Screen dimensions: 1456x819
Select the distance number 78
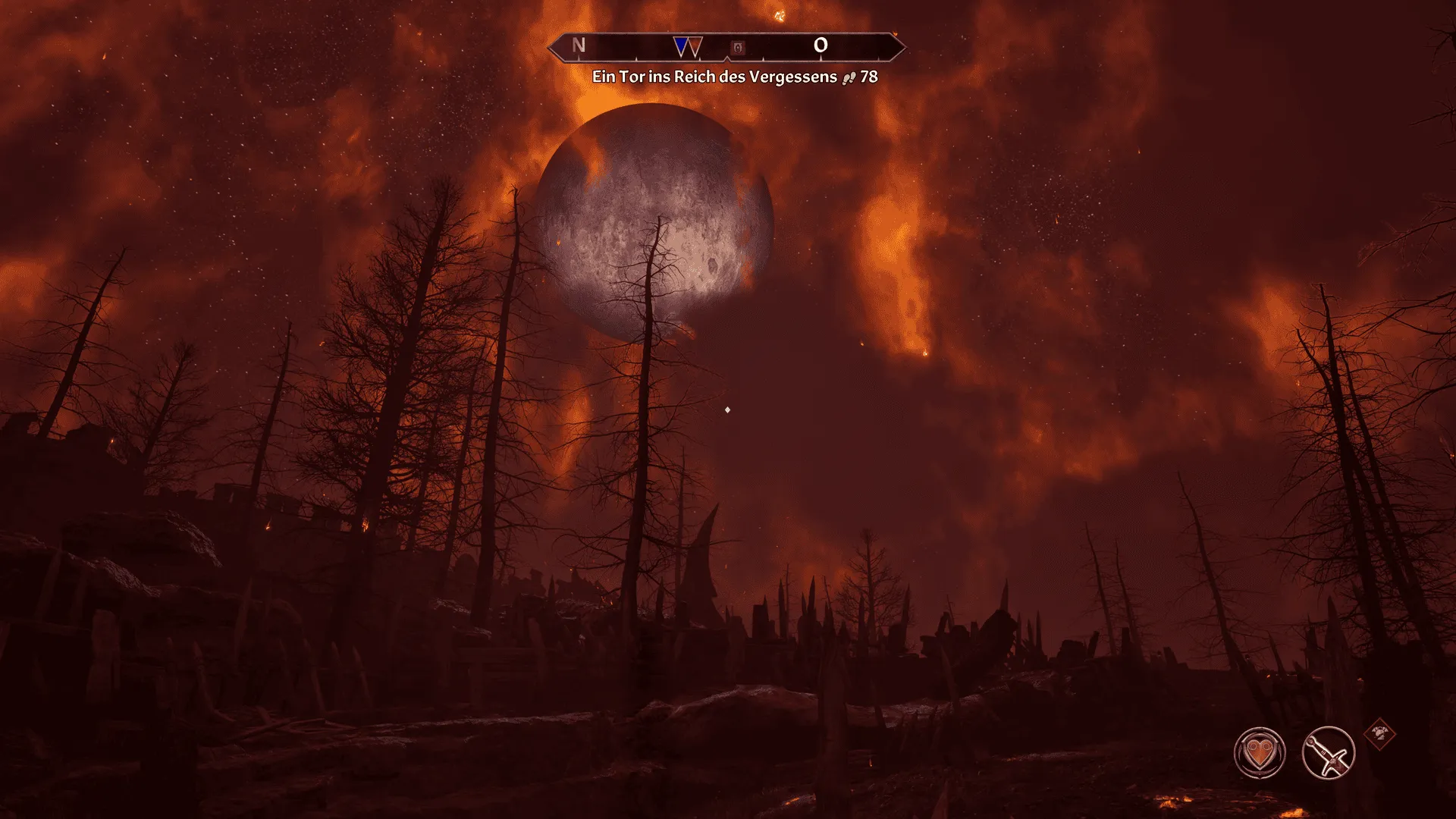click(868, 77)
